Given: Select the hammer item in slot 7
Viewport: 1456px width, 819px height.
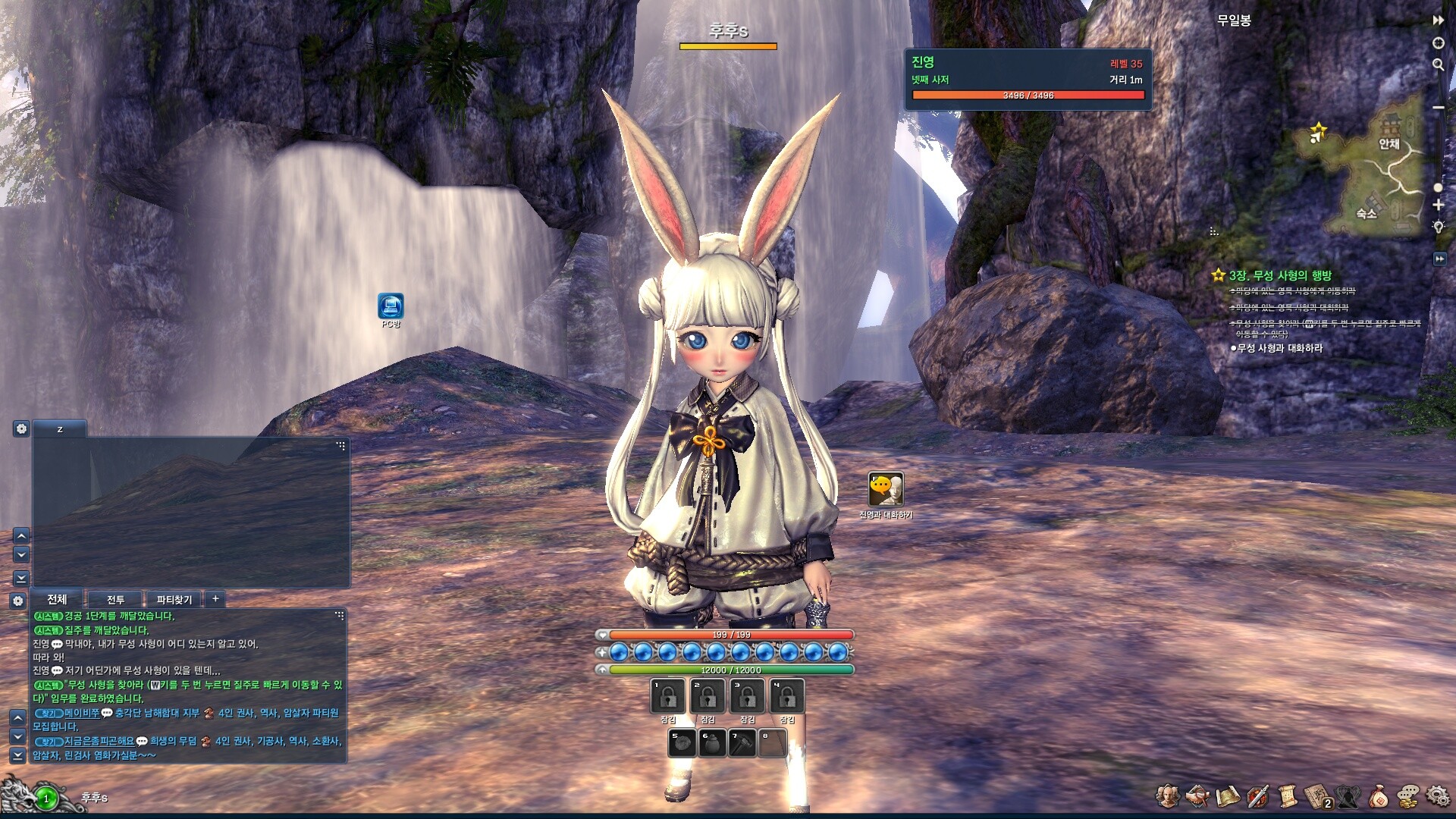Looking at the screenshot, I should point(742,743).
